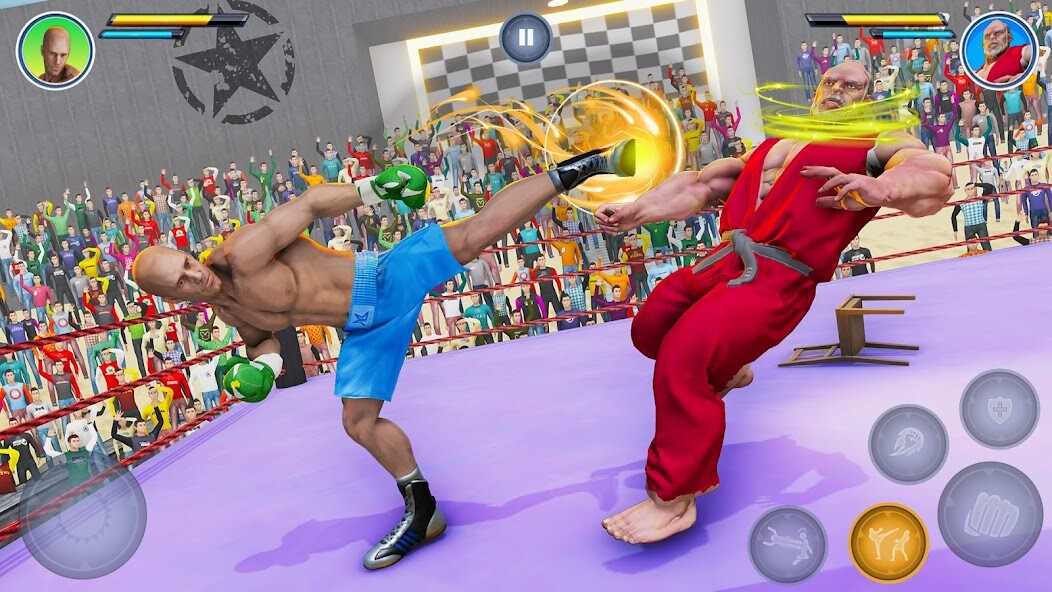Pause the match with the pause button
Screen dimensions: 1052x592
[525, 39]
